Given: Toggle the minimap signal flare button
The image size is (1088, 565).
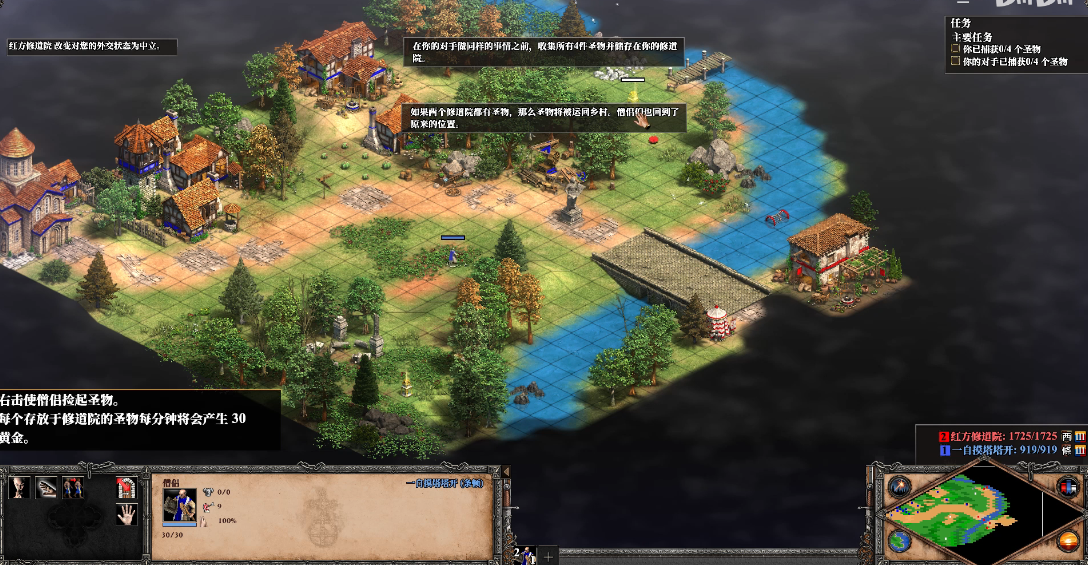Looking at the screenshot, I should pos(897,487).
